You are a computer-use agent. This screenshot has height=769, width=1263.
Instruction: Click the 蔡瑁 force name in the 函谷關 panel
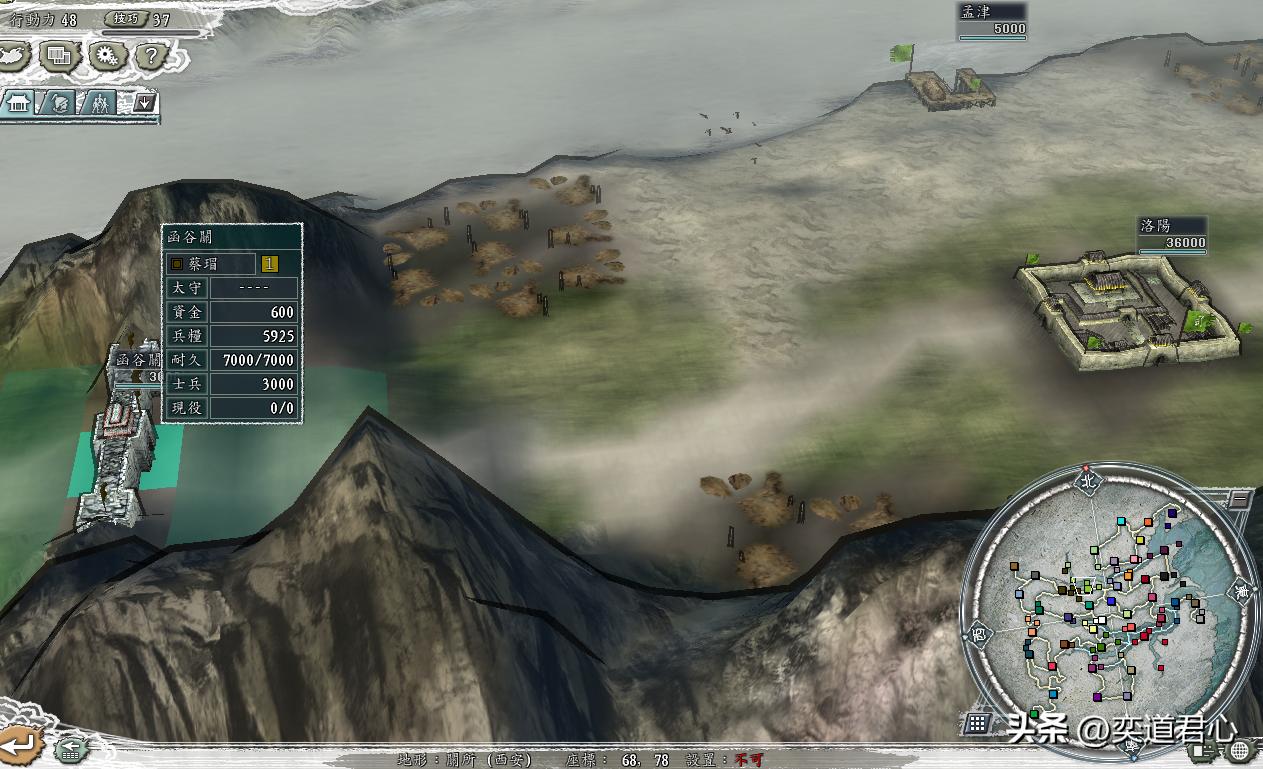[209, 264]
